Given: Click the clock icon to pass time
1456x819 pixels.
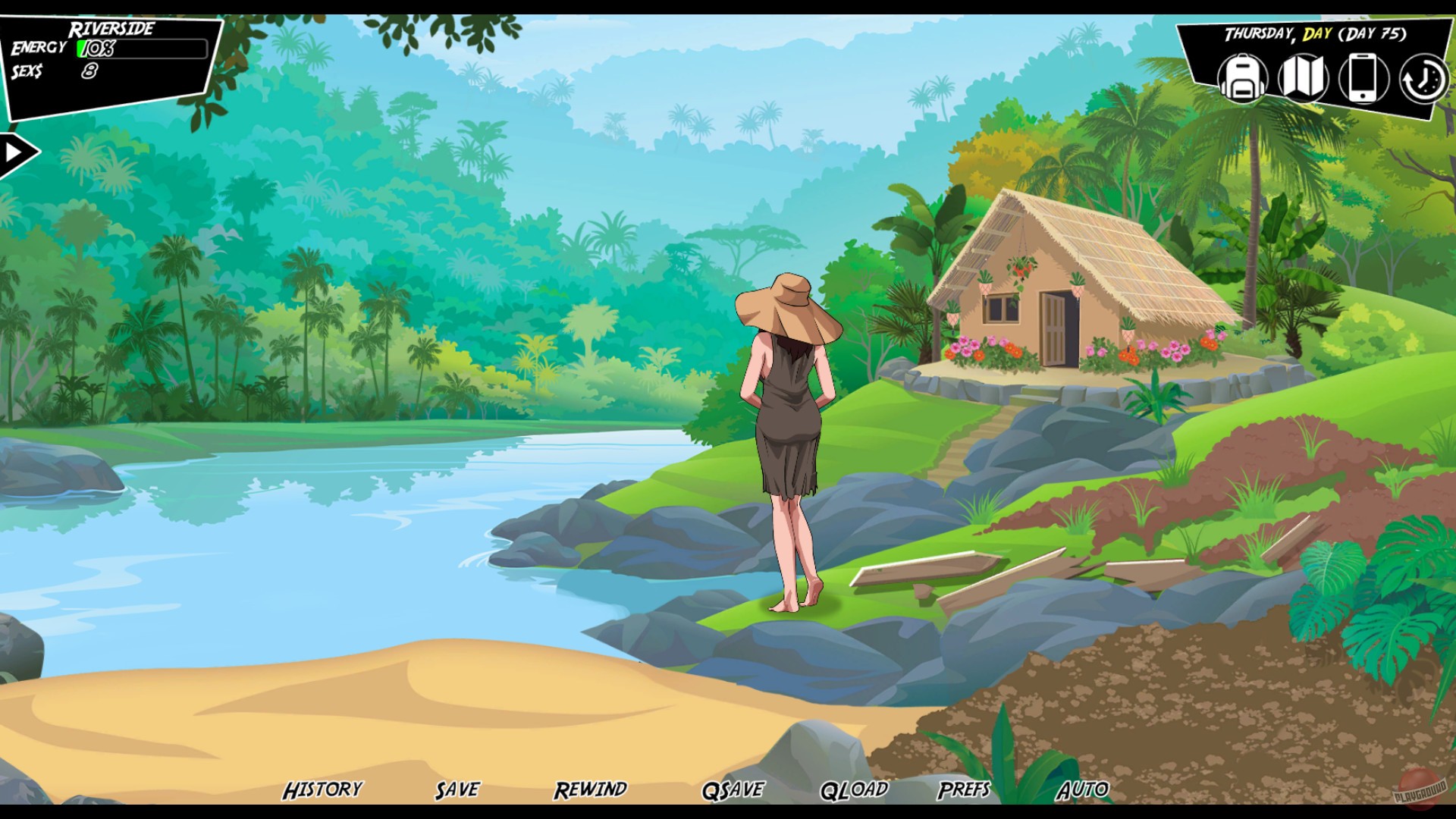Looking at the screenshot, I should tap(1422, 78).
